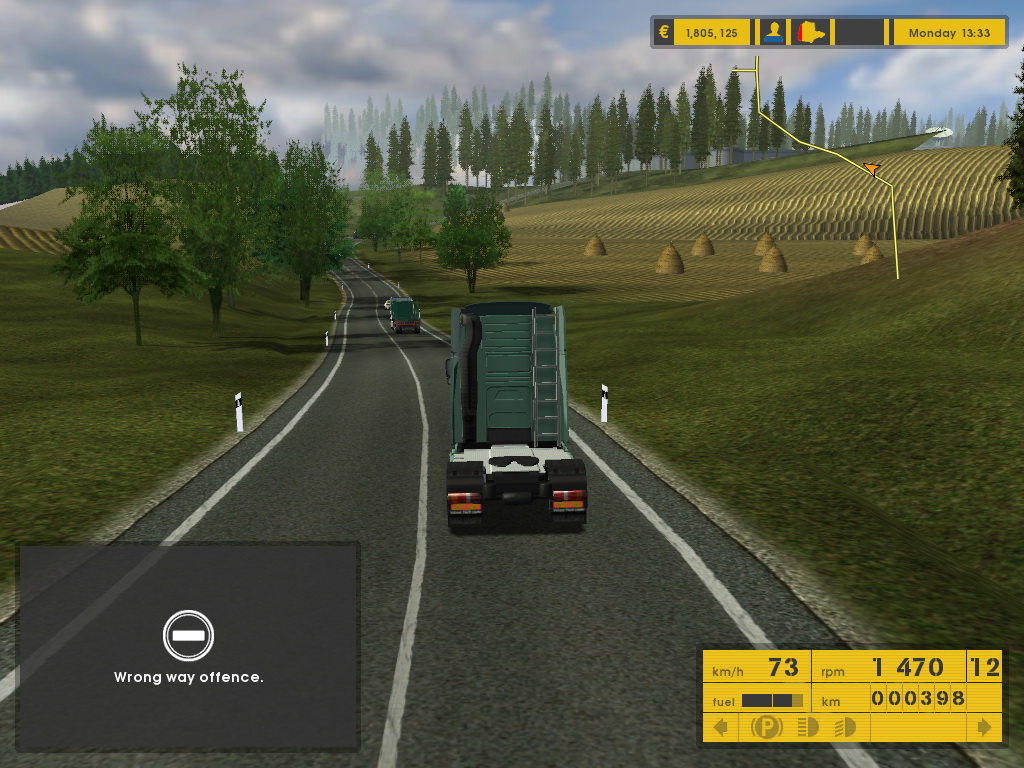Click the orange position arrow on route map
This screenshot has width=1024, height=768.
(x=871, y=169)
